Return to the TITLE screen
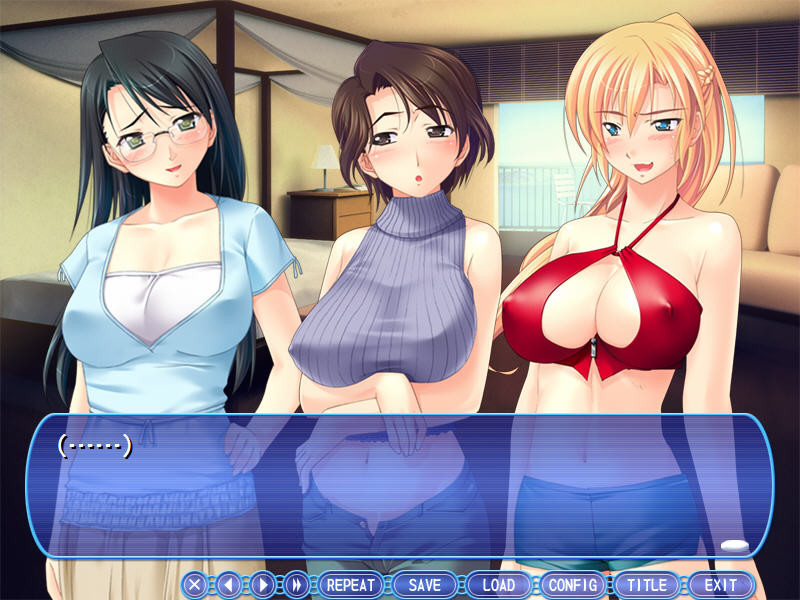 click(647, 585)
